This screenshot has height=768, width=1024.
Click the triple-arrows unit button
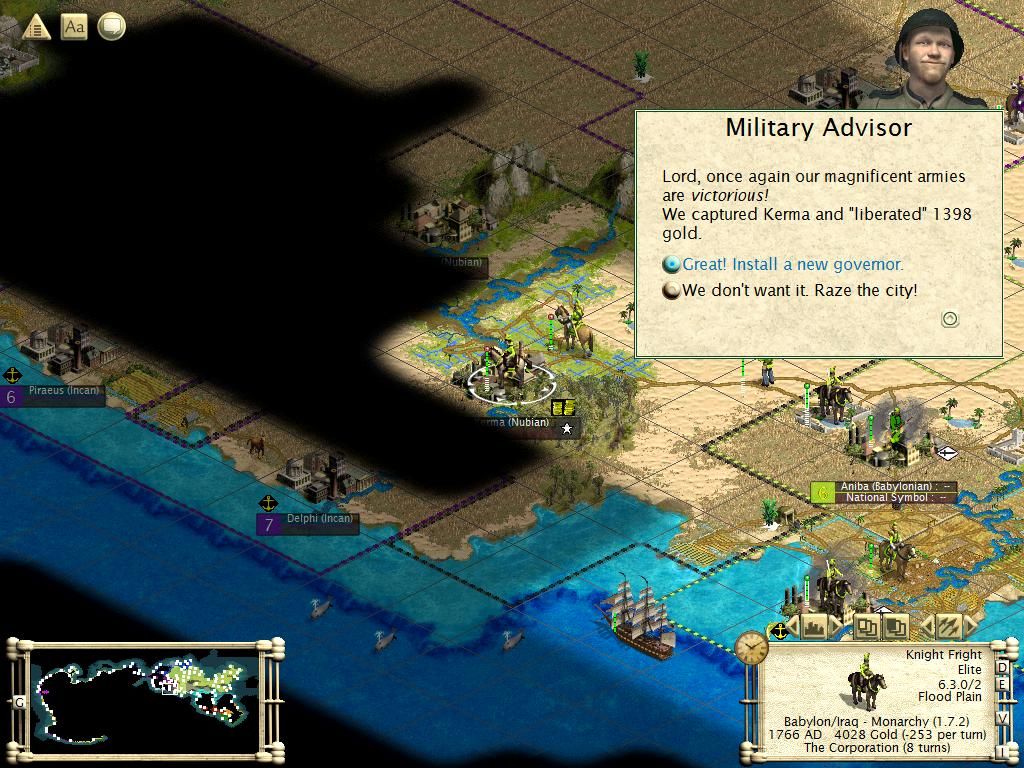948,627
